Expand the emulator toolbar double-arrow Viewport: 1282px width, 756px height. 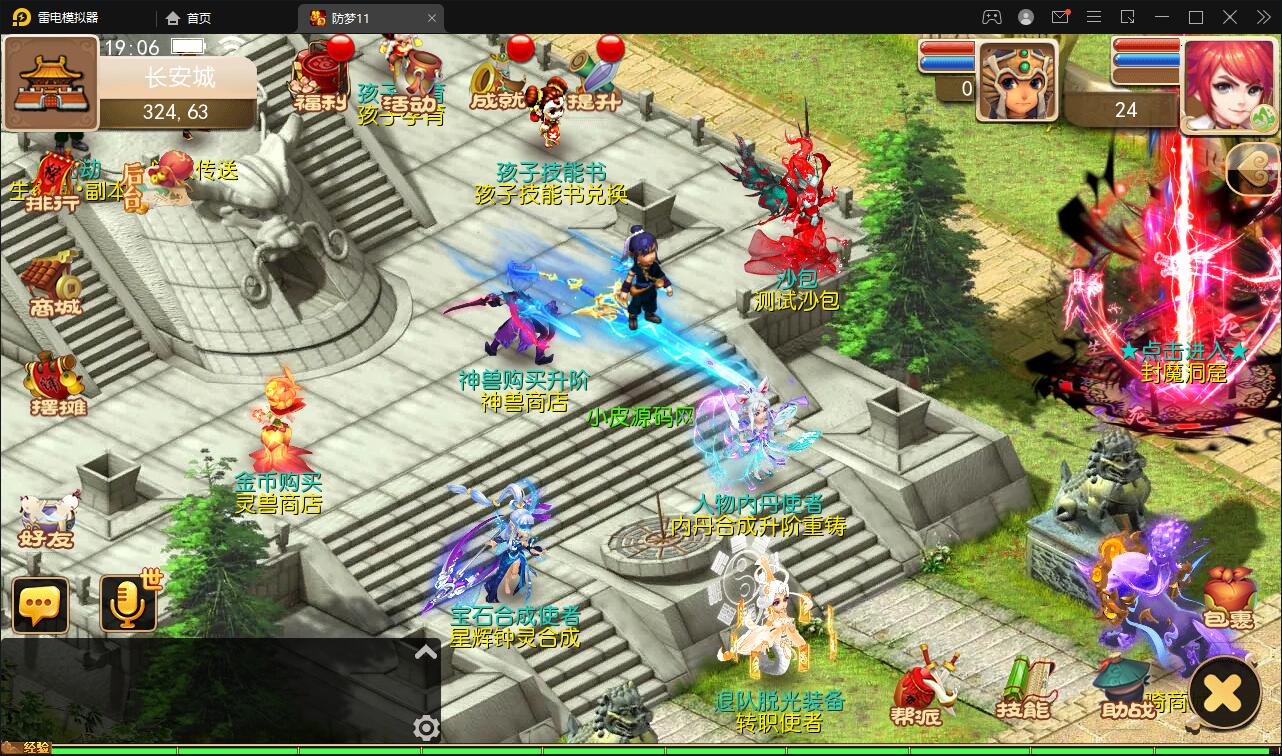(x=1265, y=17)
